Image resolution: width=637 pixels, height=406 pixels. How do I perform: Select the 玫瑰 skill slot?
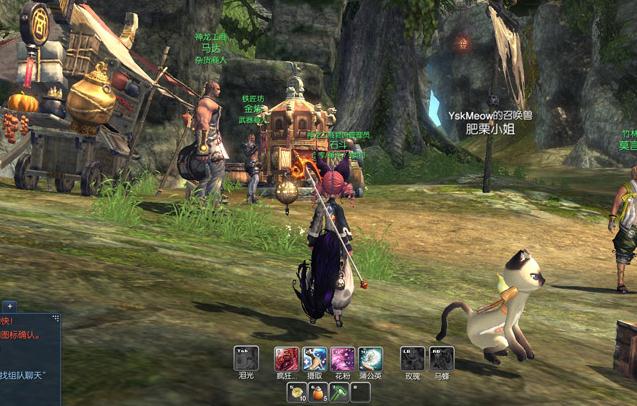point(412,358)
